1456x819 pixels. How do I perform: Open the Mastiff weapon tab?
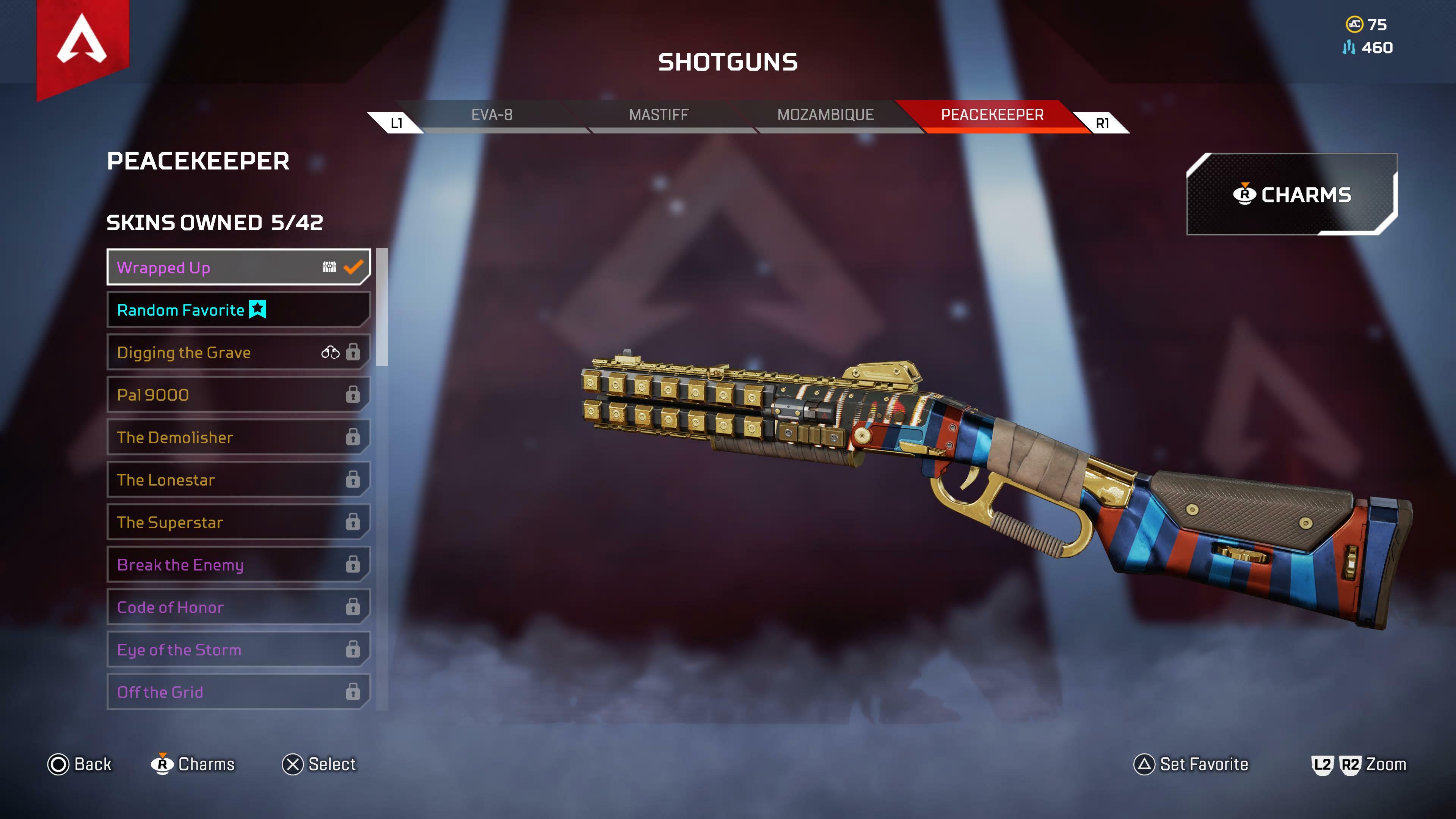tap(659, 115)
